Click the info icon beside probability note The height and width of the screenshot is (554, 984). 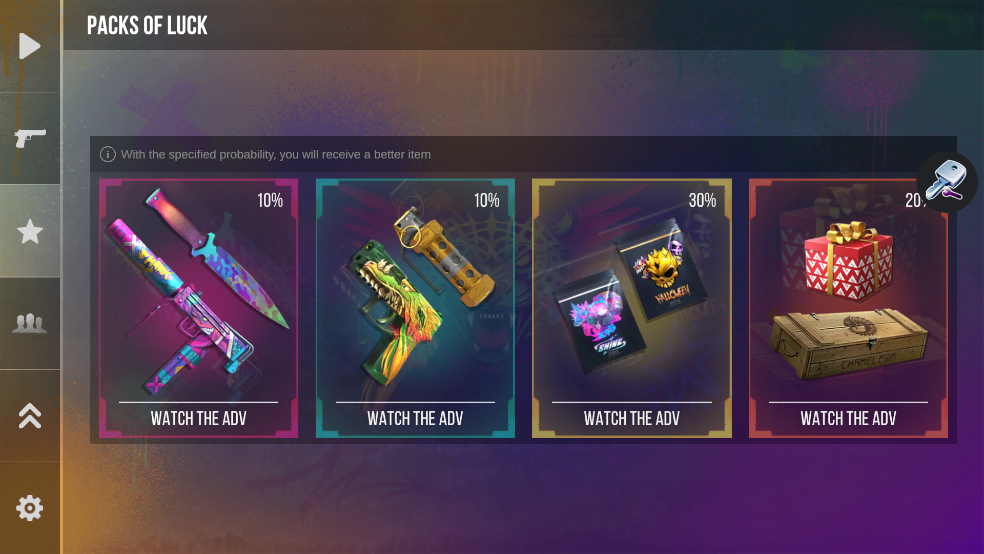(108, 155)
